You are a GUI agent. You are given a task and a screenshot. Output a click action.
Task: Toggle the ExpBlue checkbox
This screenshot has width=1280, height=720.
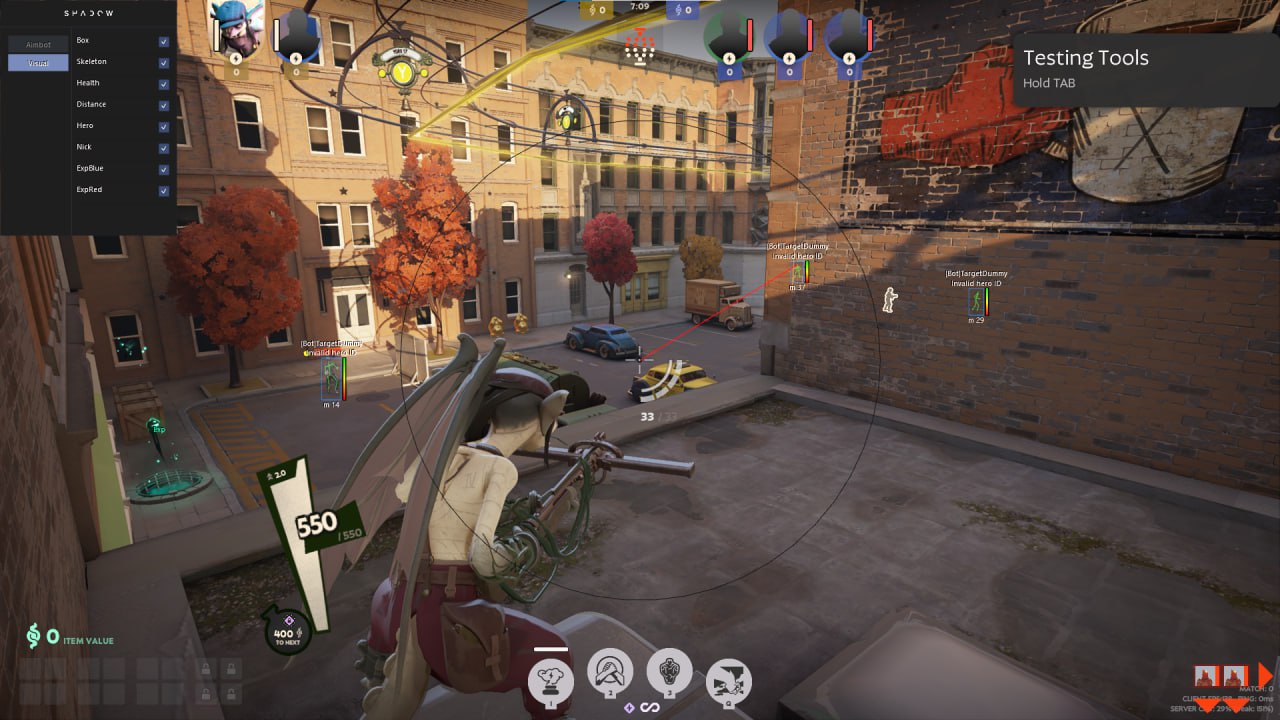[x=163, y=169]
